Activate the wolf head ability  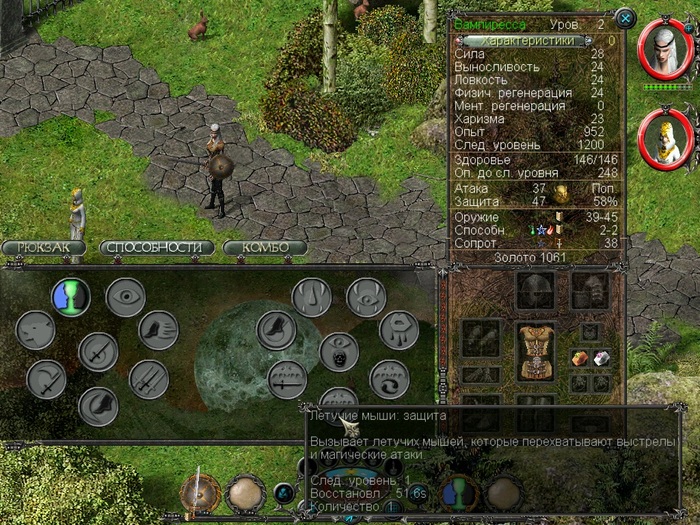[36, 330]
